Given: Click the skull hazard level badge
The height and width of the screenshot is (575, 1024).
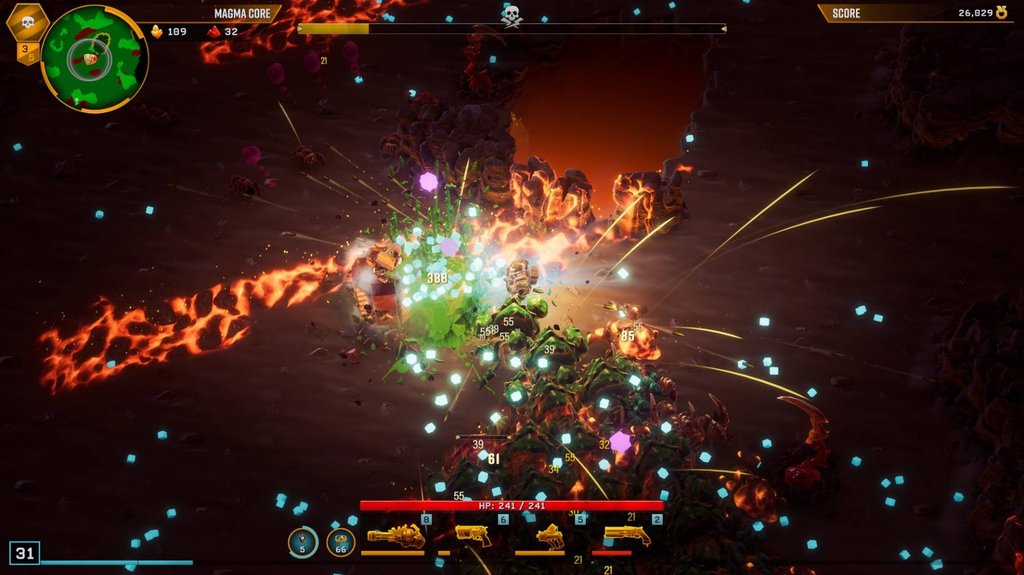Looking at the screenshot, I should tap(27, 21).
